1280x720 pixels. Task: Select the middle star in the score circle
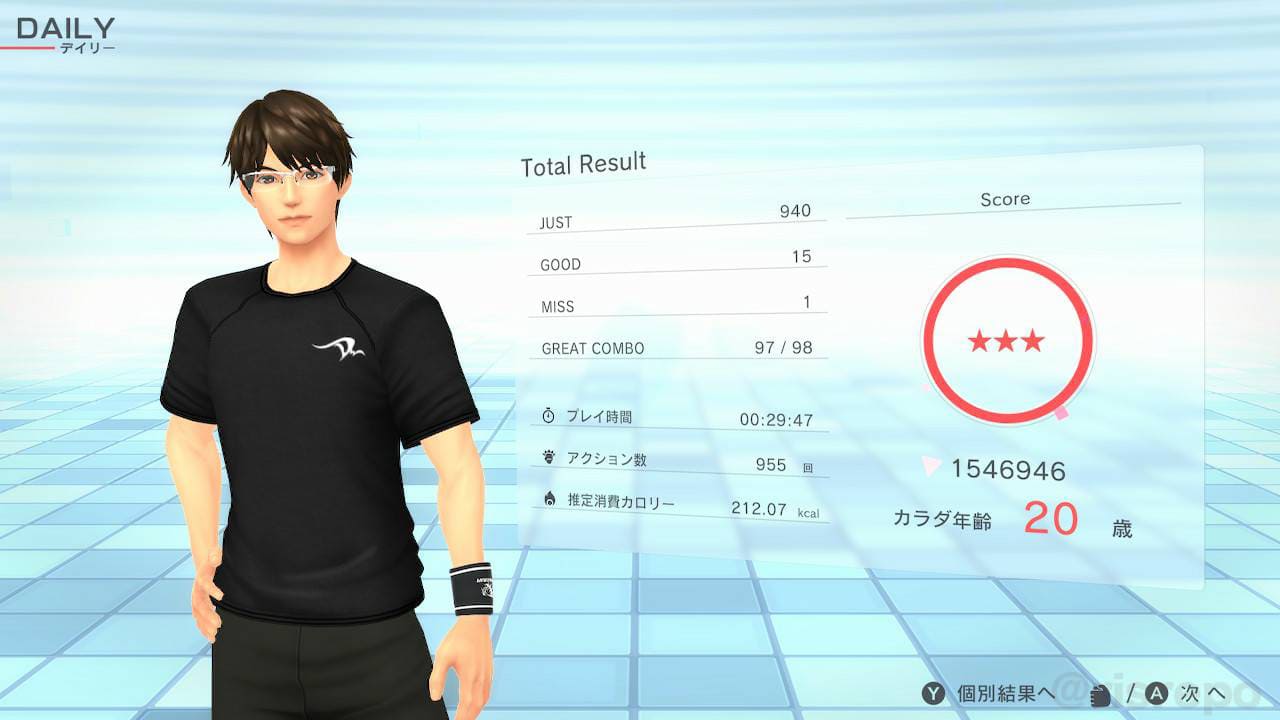(1006, 339)
